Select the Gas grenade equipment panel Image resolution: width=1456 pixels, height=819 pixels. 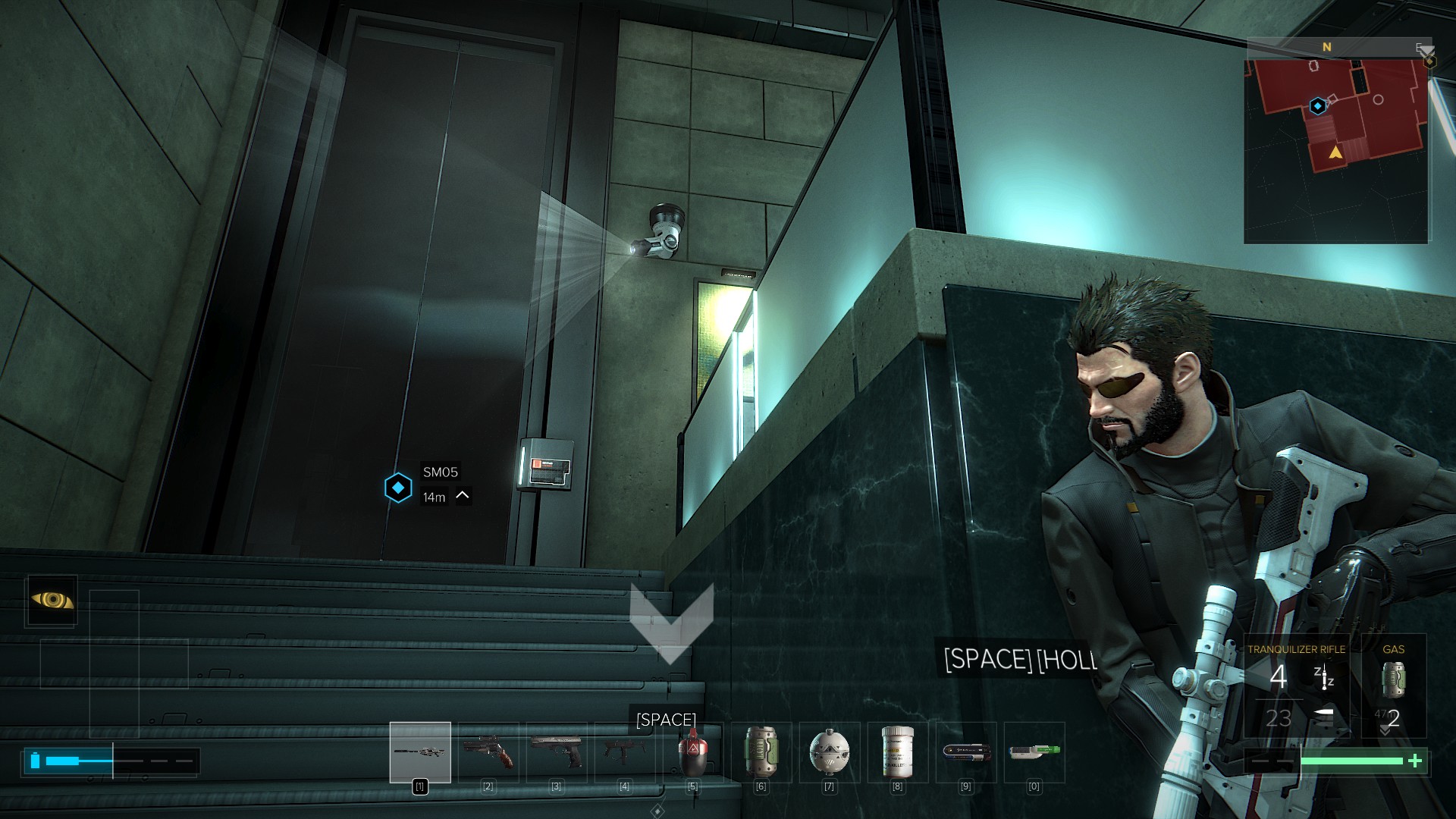coord(1394,686)
